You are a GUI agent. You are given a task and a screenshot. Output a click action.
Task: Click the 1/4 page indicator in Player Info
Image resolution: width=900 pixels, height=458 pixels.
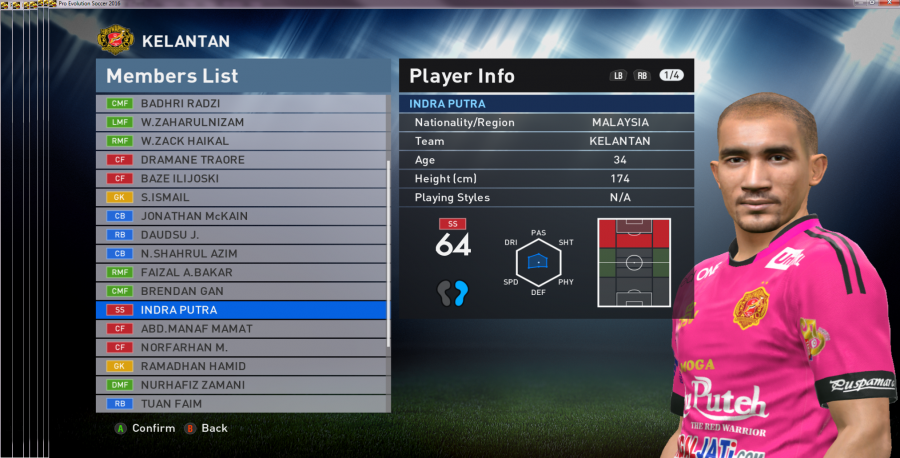click(x=672, y=76)
